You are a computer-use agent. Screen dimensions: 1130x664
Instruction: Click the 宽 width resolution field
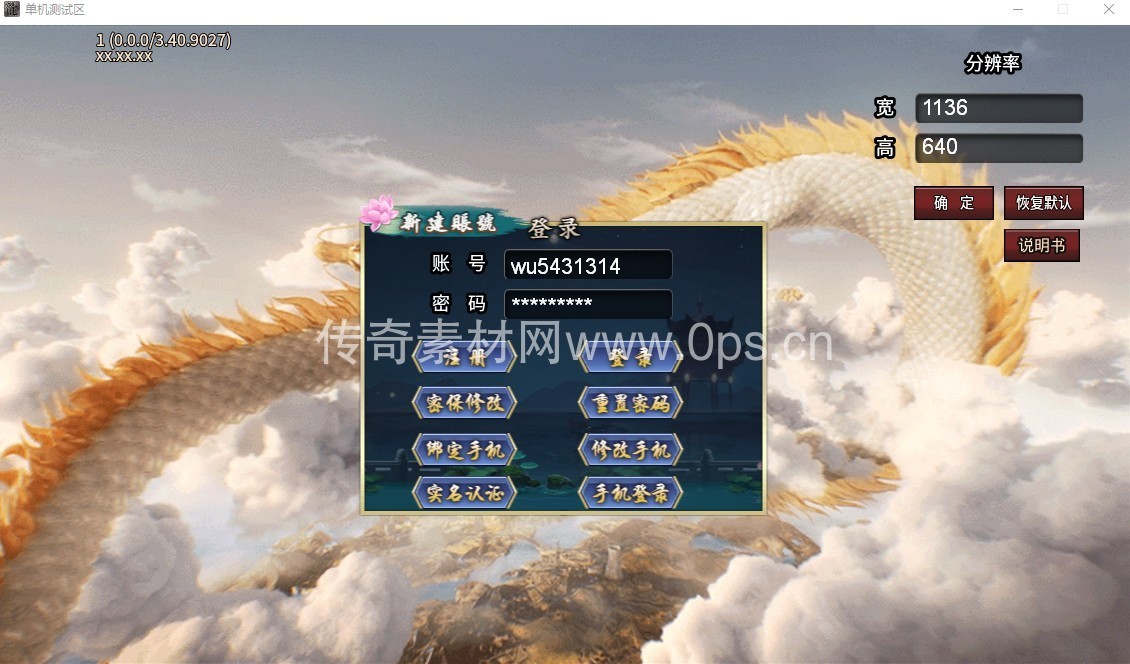click(998, 108)
